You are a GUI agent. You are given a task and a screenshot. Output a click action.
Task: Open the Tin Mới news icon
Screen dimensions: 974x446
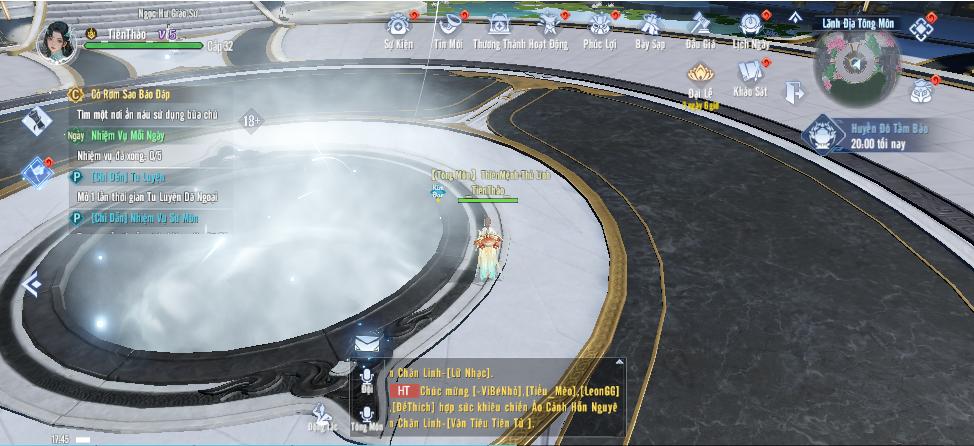tap(447, 26)
